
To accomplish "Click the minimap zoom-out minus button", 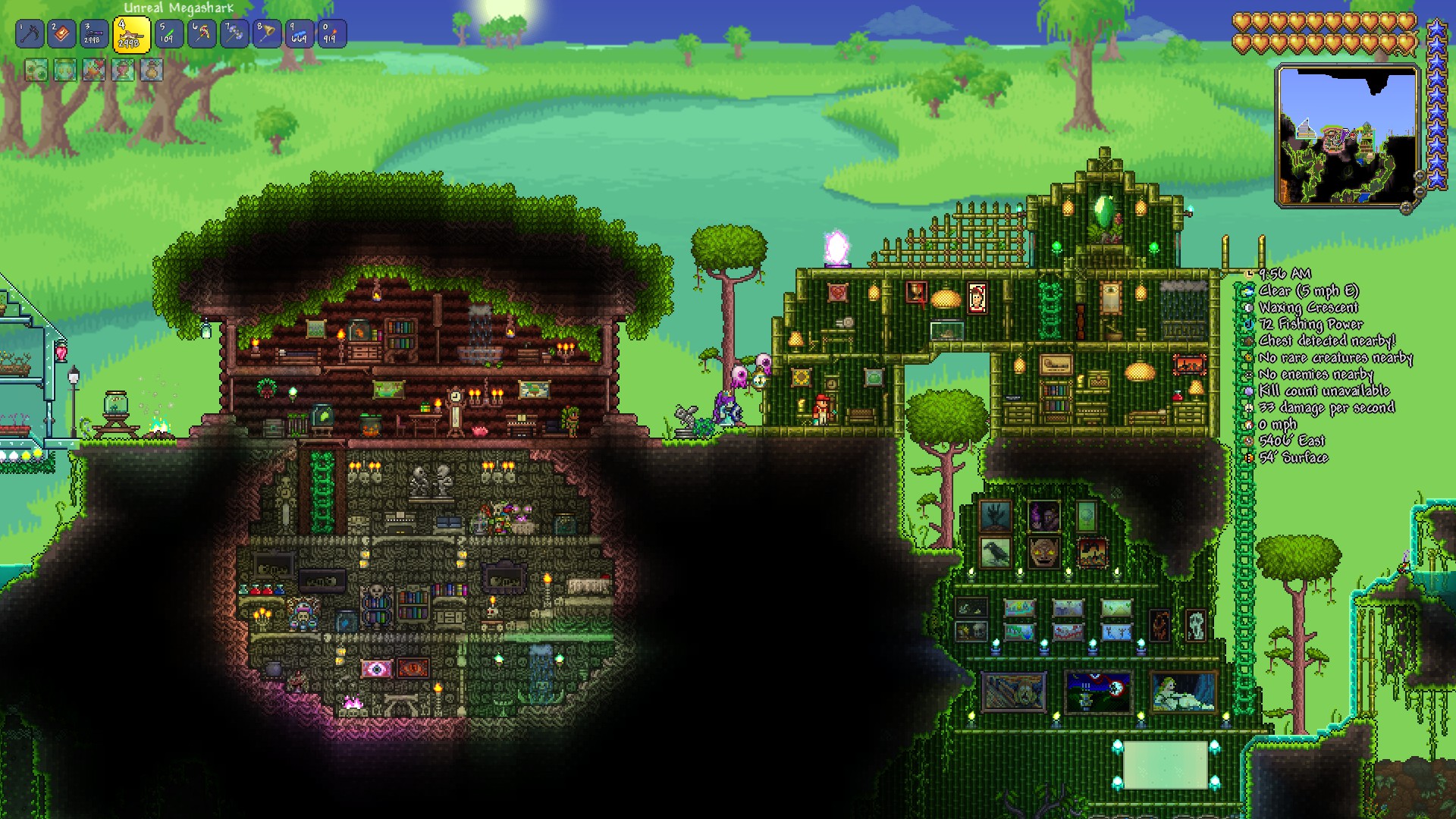I will 1419,191.
